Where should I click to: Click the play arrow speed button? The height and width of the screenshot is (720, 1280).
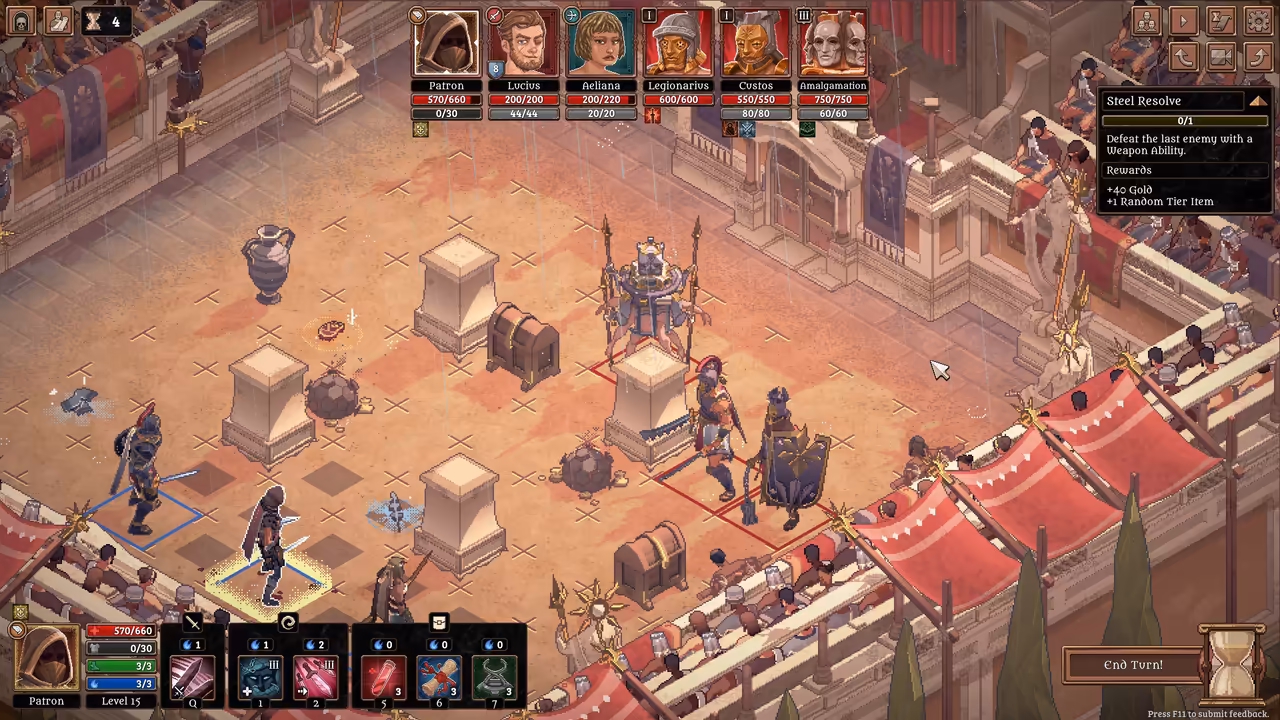(x=1184, y=20)
